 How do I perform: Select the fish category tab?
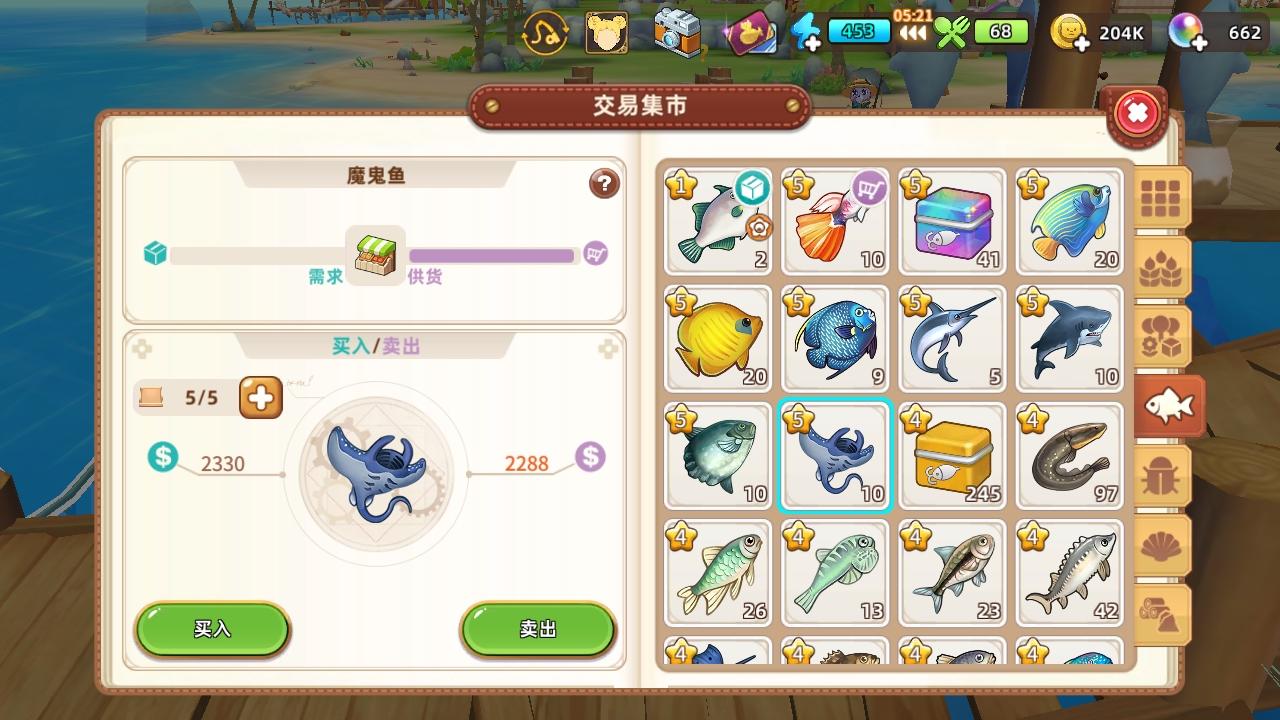point(1170,406)
